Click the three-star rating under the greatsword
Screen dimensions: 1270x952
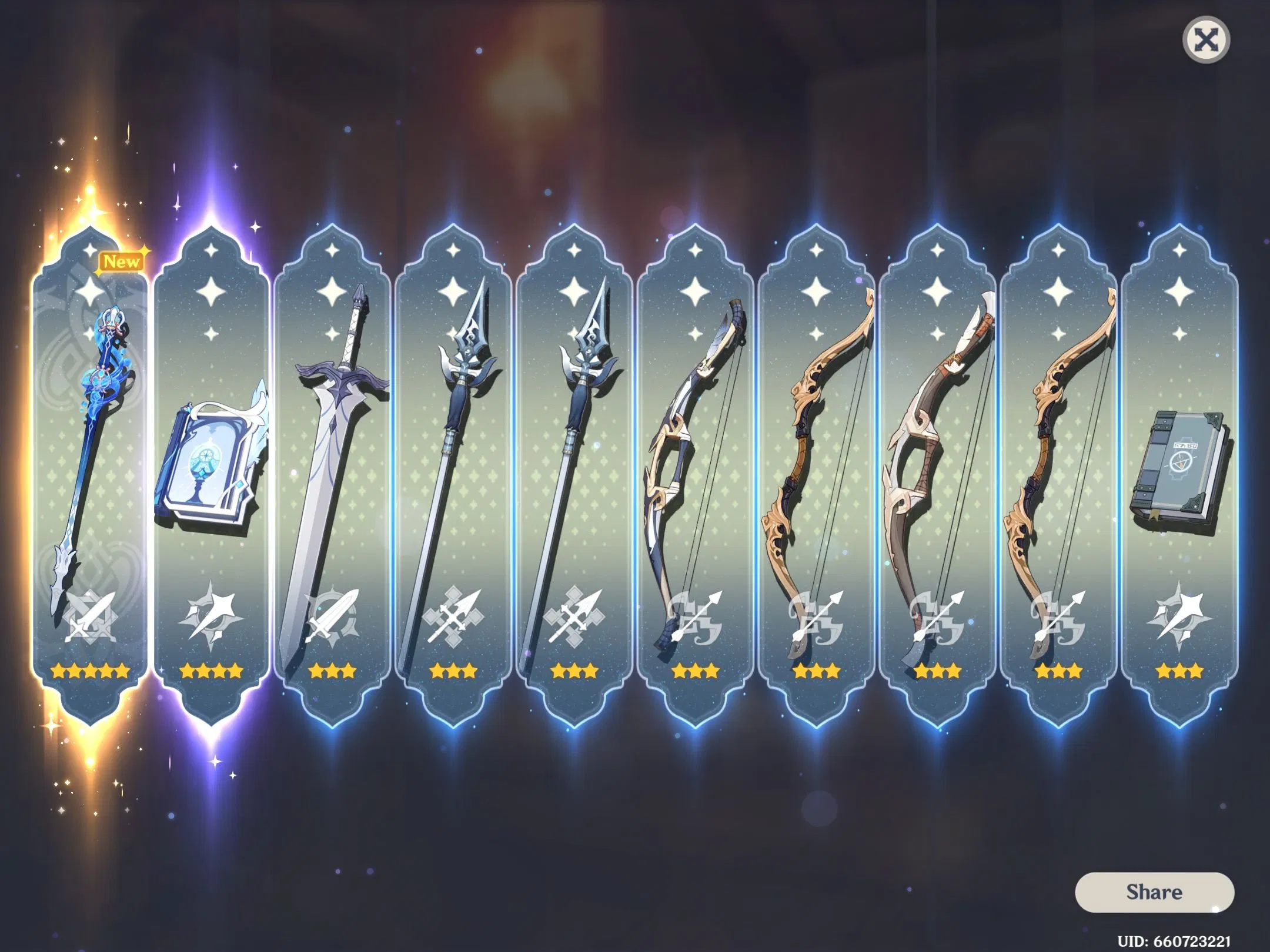point(333,670)
